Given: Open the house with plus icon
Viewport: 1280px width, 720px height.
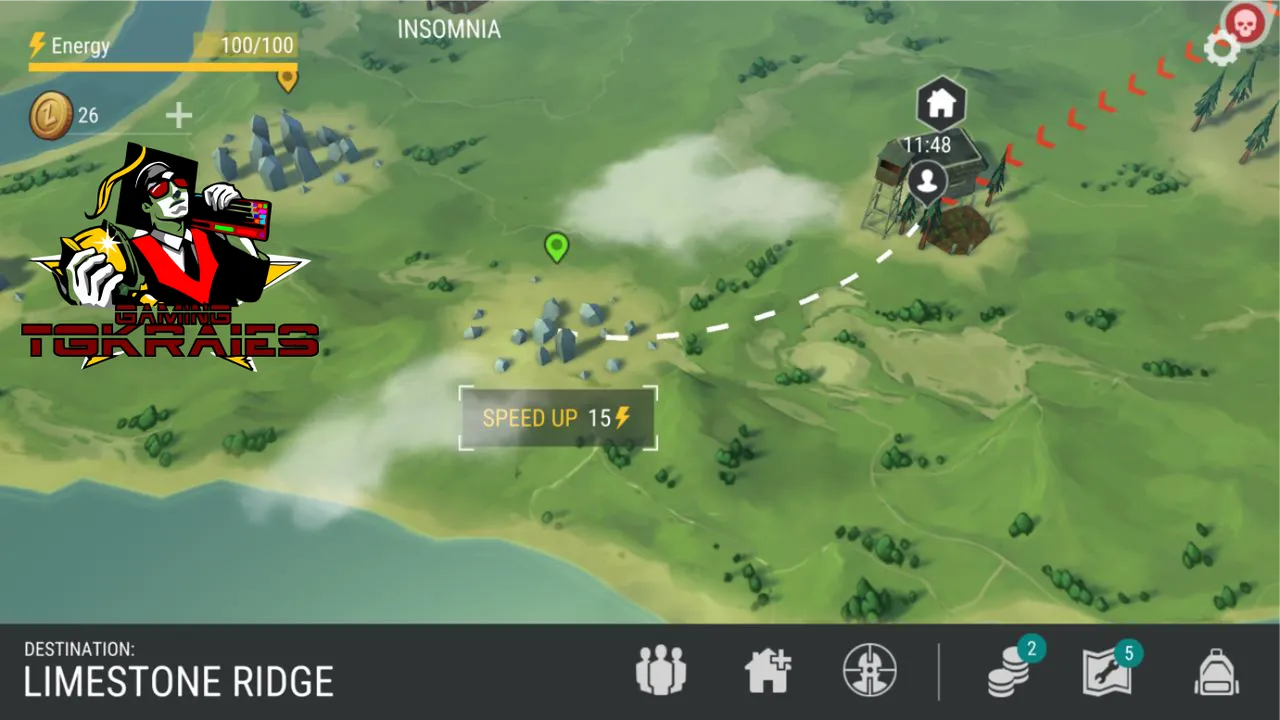Looking at the screenshot, I should (767, 670).
